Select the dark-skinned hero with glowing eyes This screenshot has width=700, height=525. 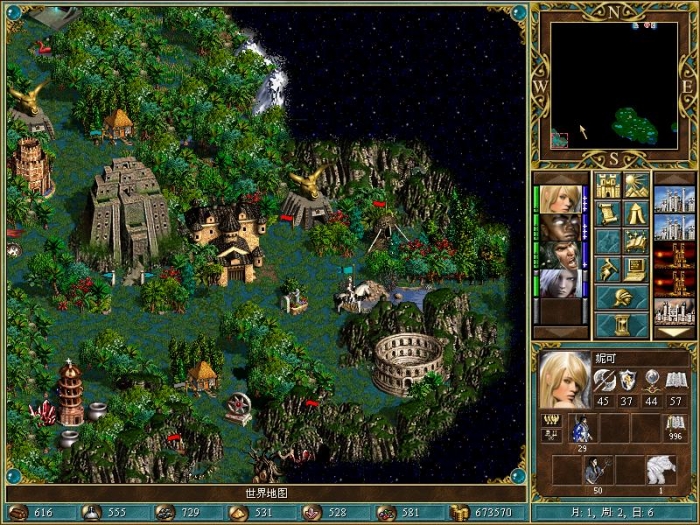[559, 227]
